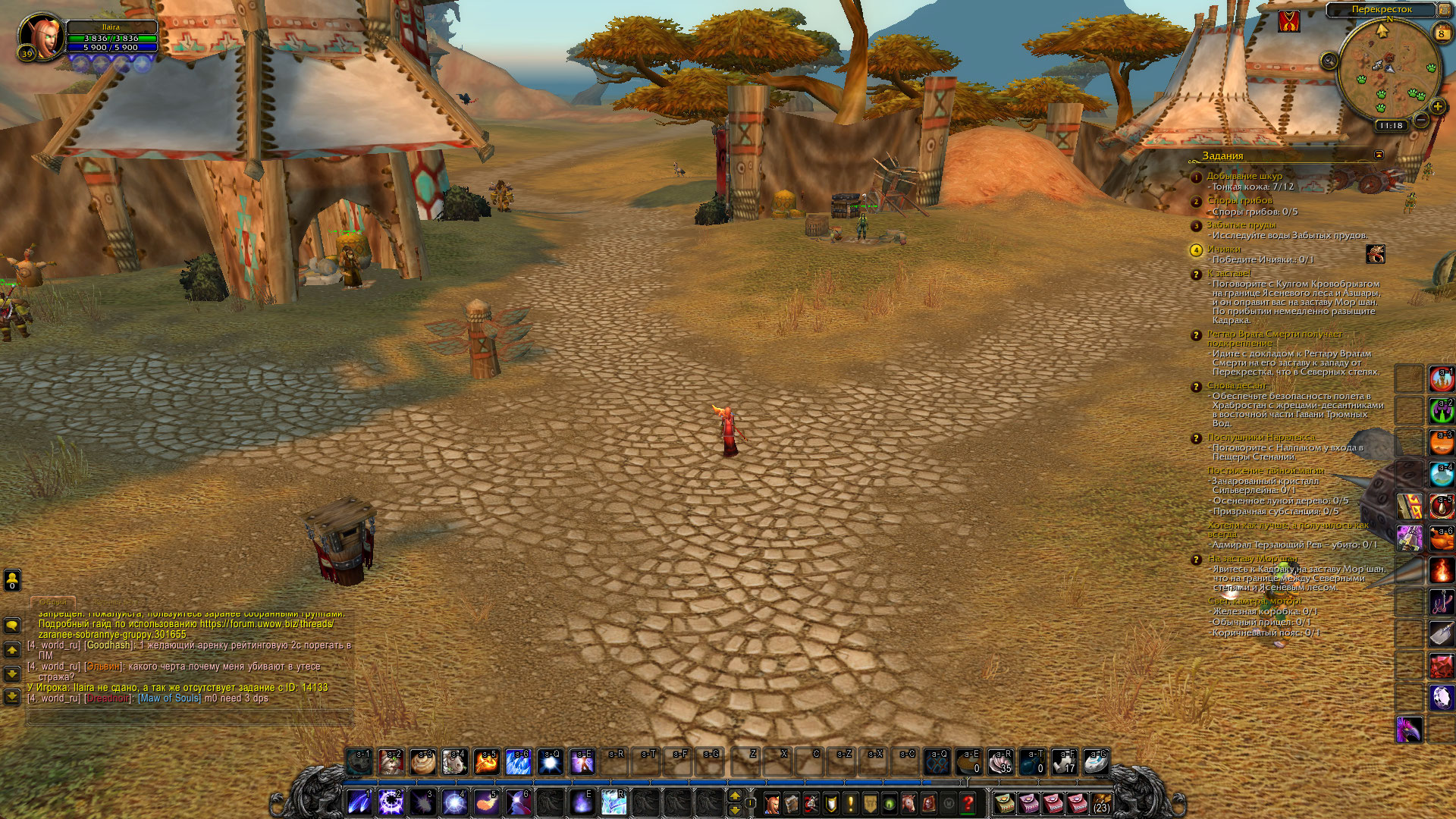This screenshot has height=819, width=1456.
Task: Open the chat bubble button beside chat
Action: 12,626
